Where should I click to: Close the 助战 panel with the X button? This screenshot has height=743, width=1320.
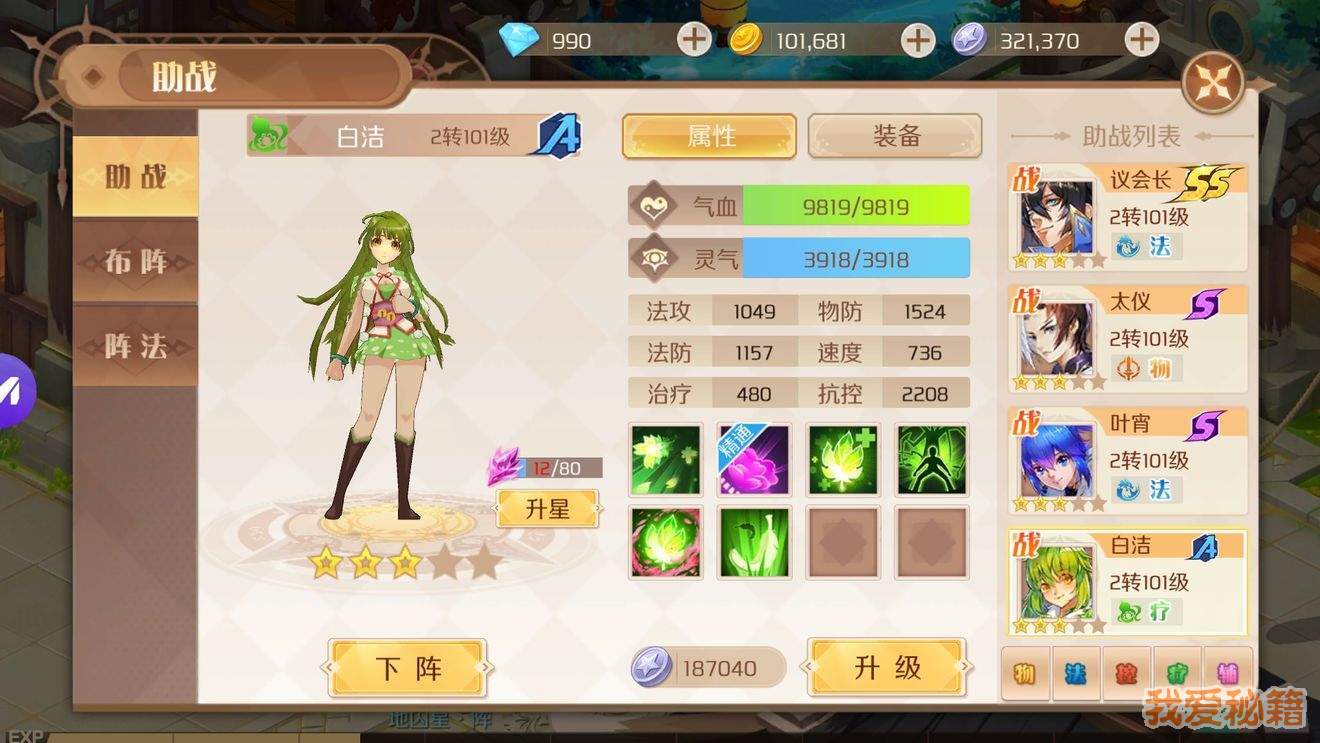point(1213,83)
